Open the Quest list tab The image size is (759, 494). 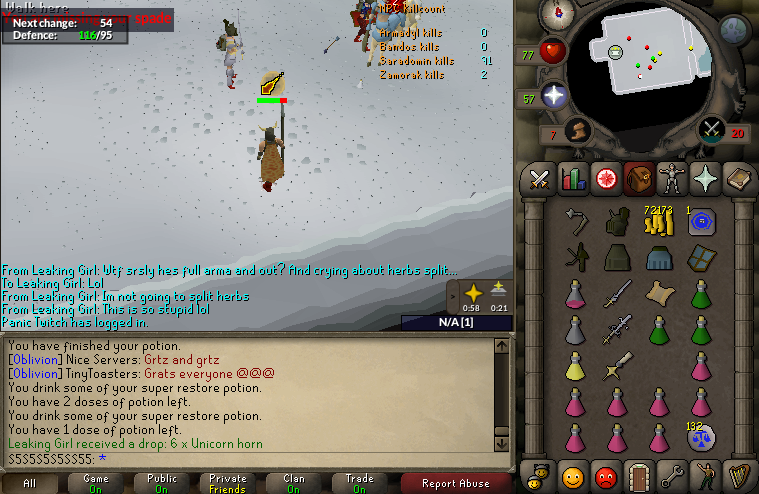coord(605,180)
